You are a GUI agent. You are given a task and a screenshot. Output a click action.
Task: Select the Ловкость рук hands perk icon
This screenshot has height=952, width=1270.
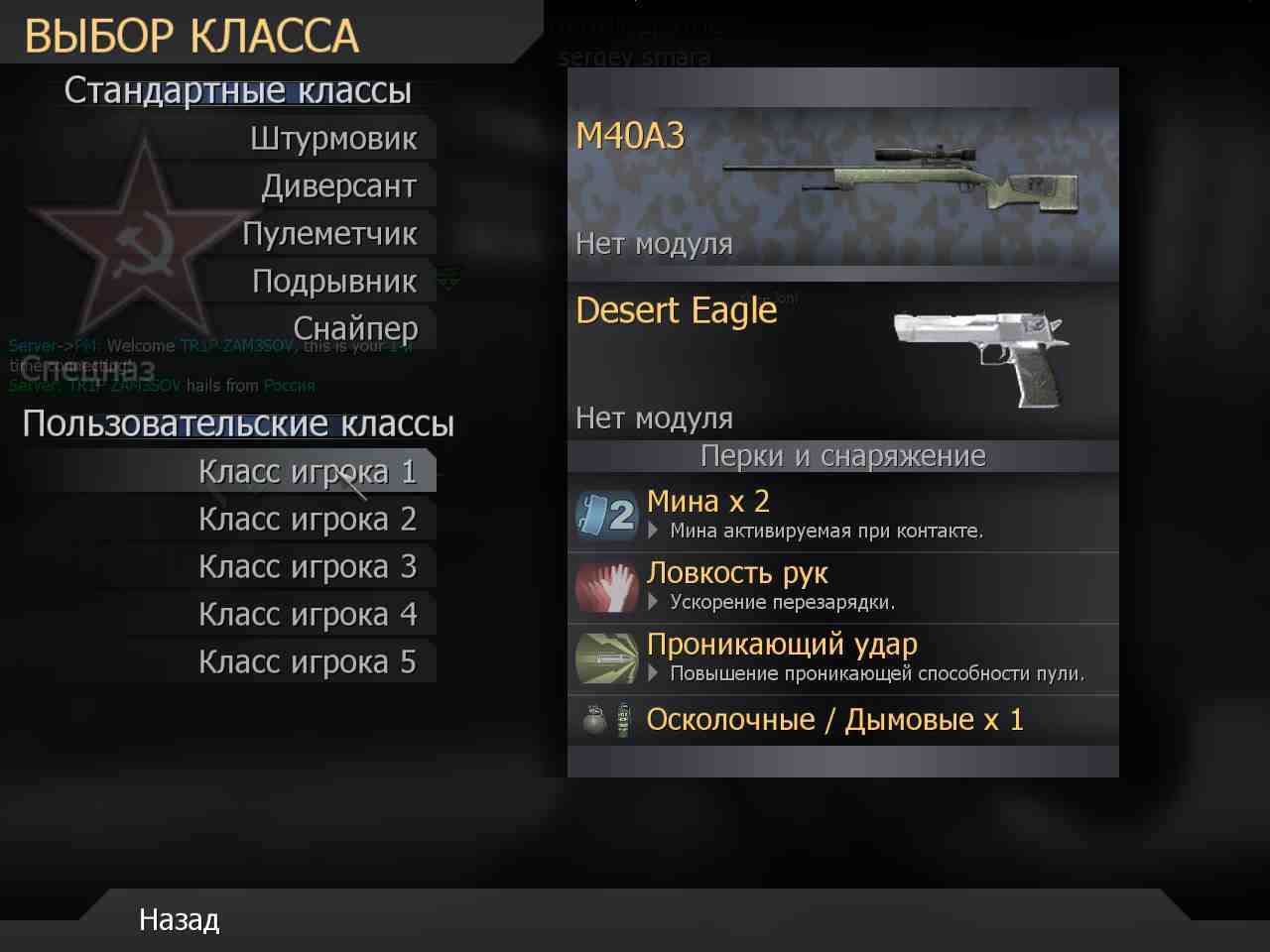tap(605, 587)
